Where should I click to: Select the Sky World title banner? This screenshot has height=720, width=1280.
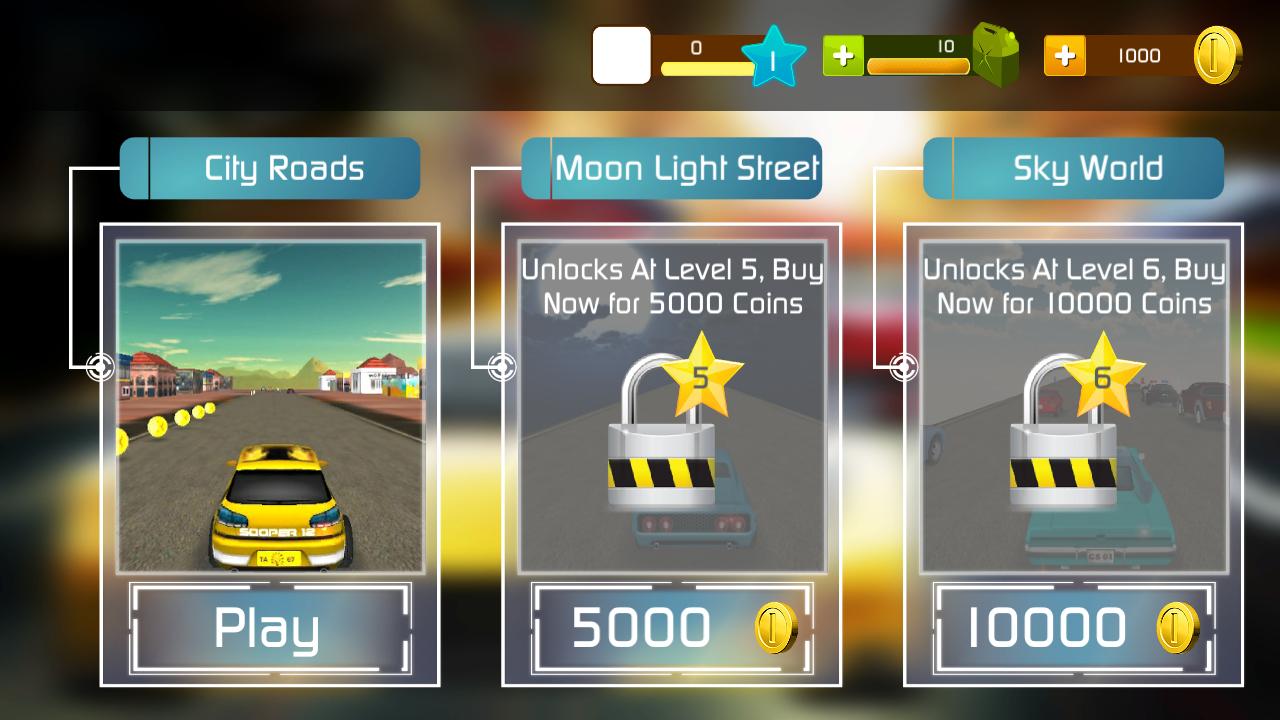click(x=1074, y=168)
